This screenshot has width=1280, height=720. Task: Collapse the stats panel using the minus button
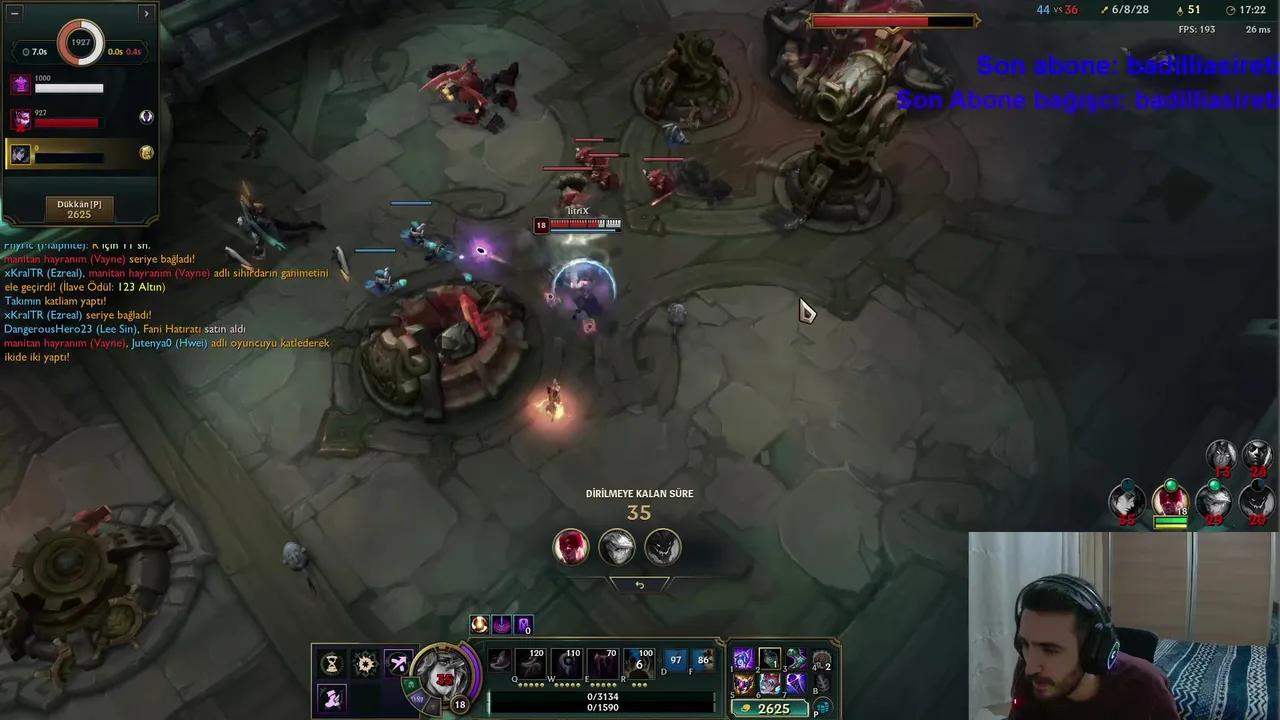coord(14,13)
